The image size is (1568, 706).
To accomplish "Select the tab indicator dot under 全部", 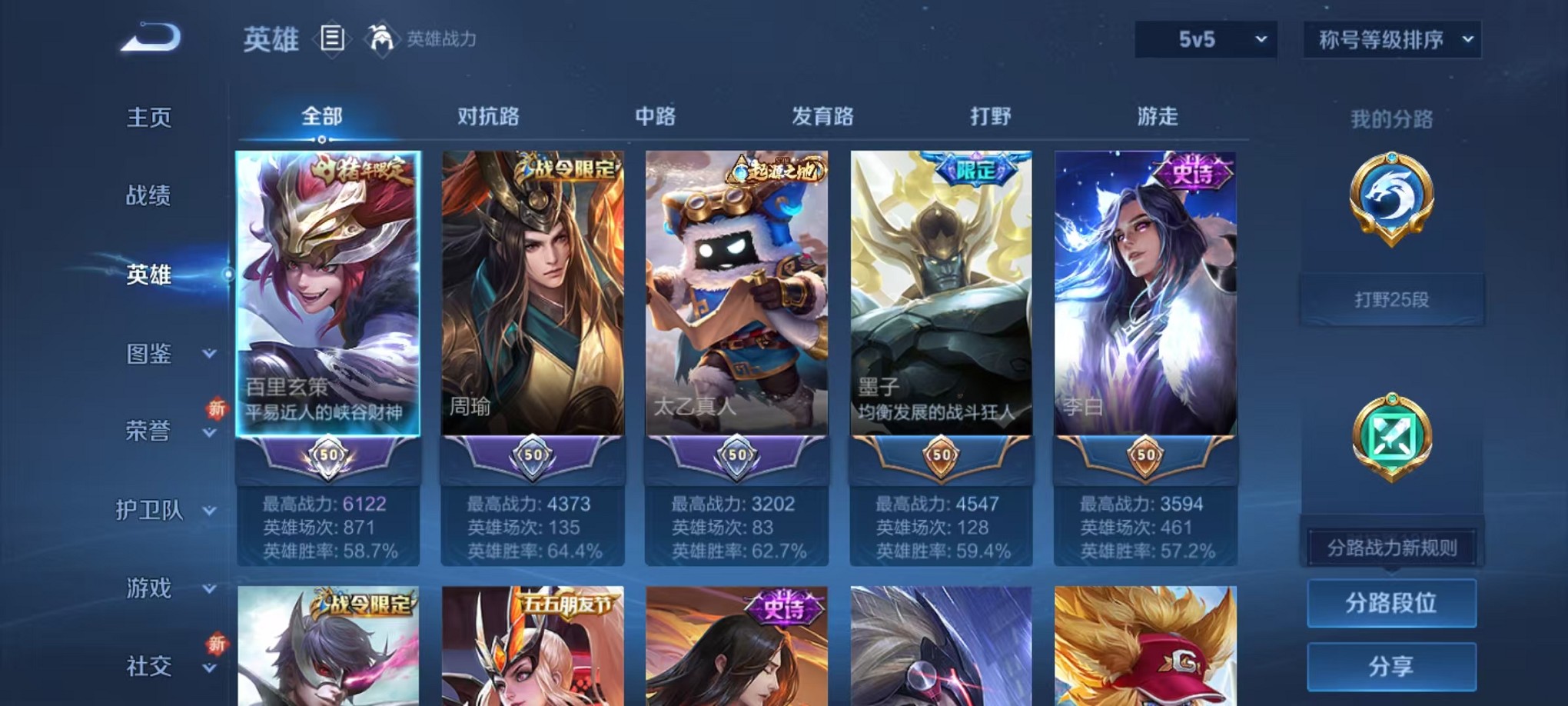I will pos(323,139).
